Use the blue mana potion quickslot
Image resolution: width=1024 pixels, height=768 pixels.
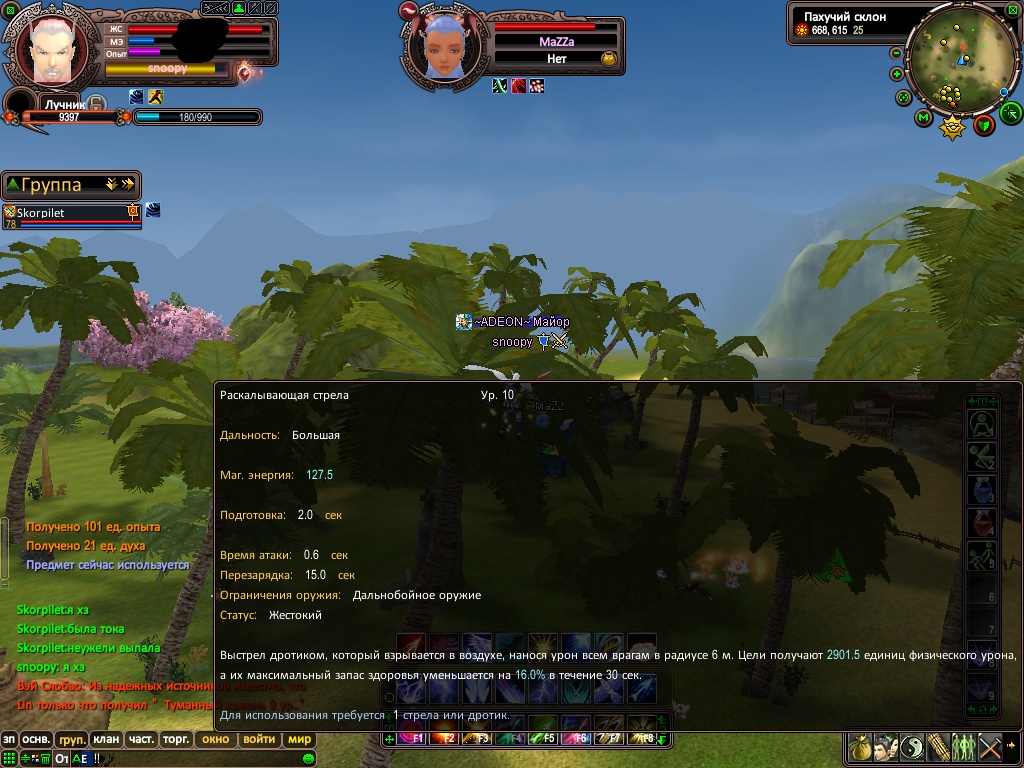click(x=981, y=489)
